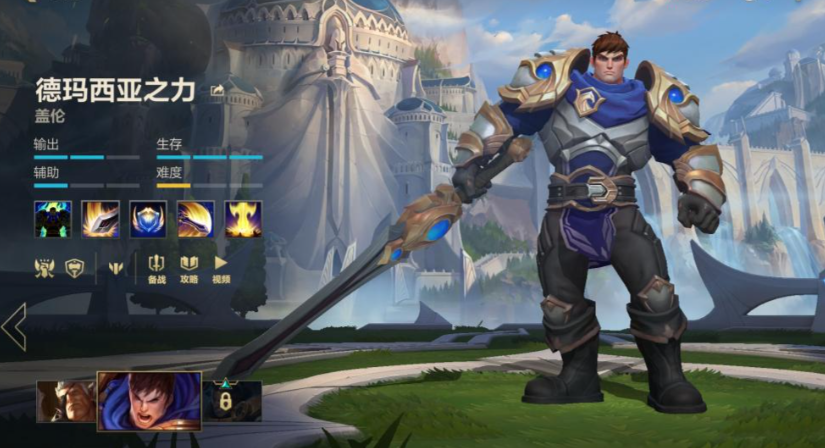The image size is (825, 448).
Task: Choose the white-haired warrior skin thumbnail
Action: tap(66, 400)
